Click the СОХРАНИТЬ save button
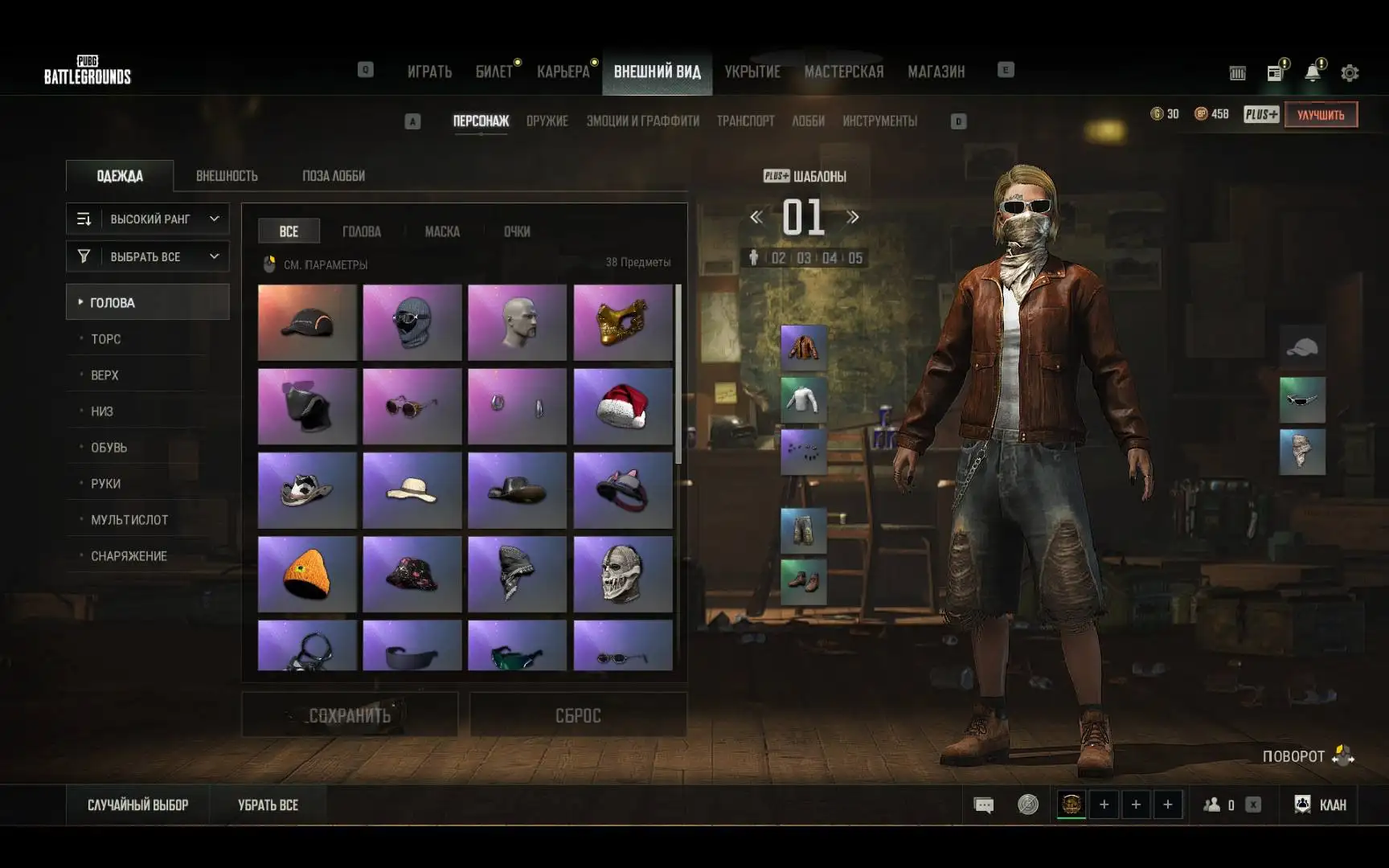The height and width of the screenshot is (868, 1389). [x=350, y=715]
